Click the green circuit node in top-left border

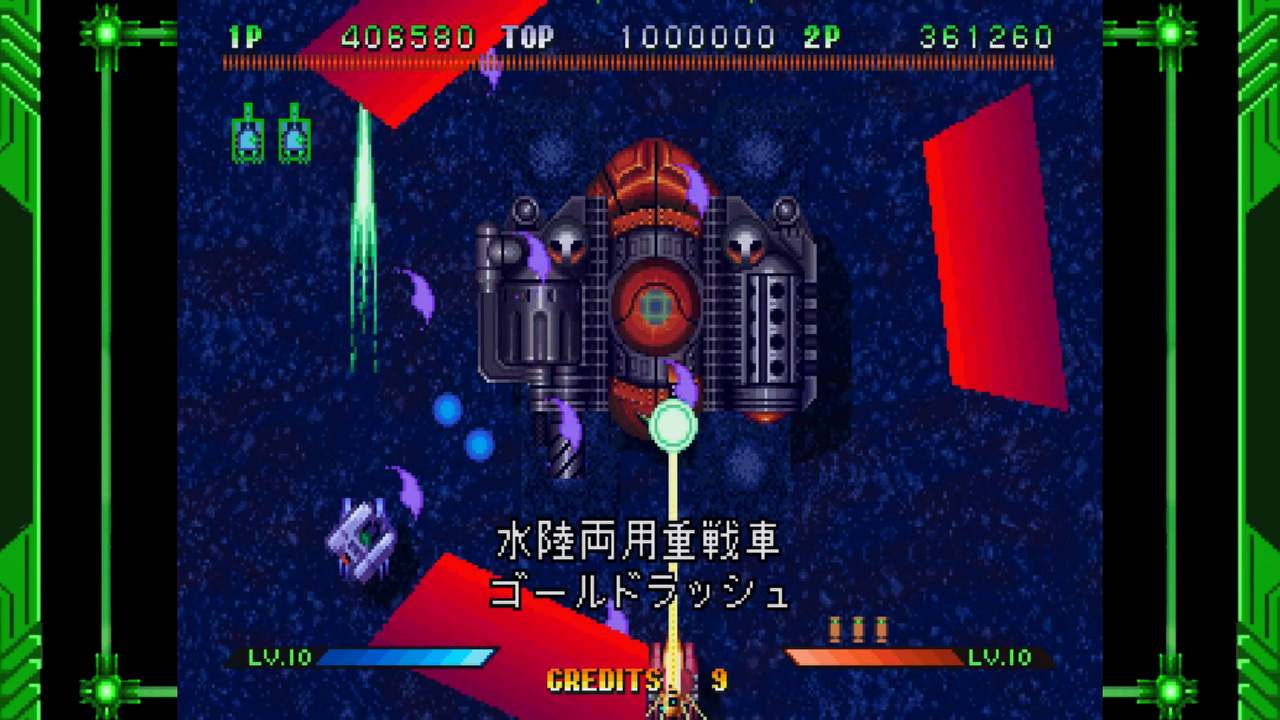[105, 33]
